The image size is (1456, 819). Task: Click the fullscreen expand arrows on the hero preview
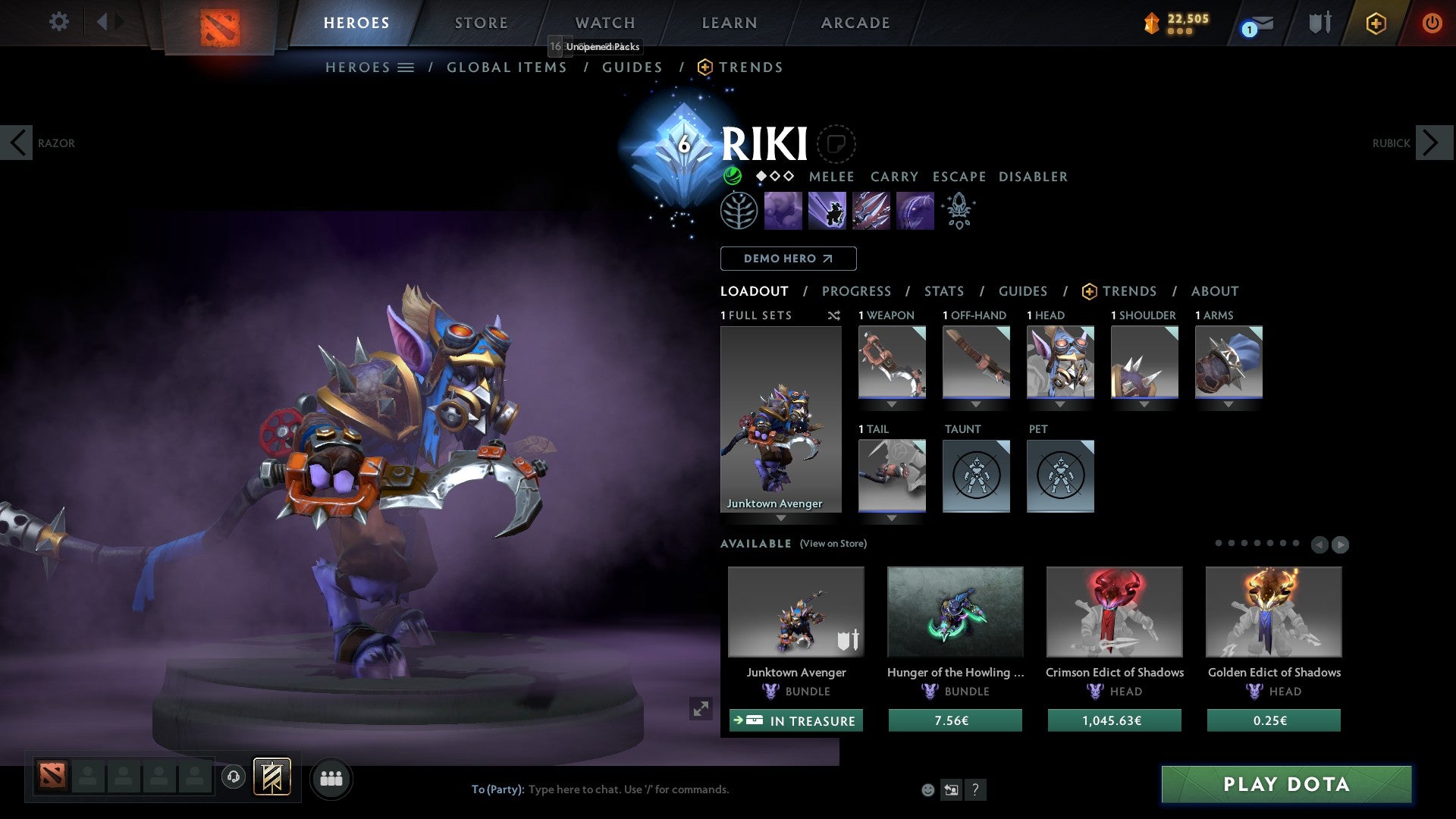pos(701,709)
